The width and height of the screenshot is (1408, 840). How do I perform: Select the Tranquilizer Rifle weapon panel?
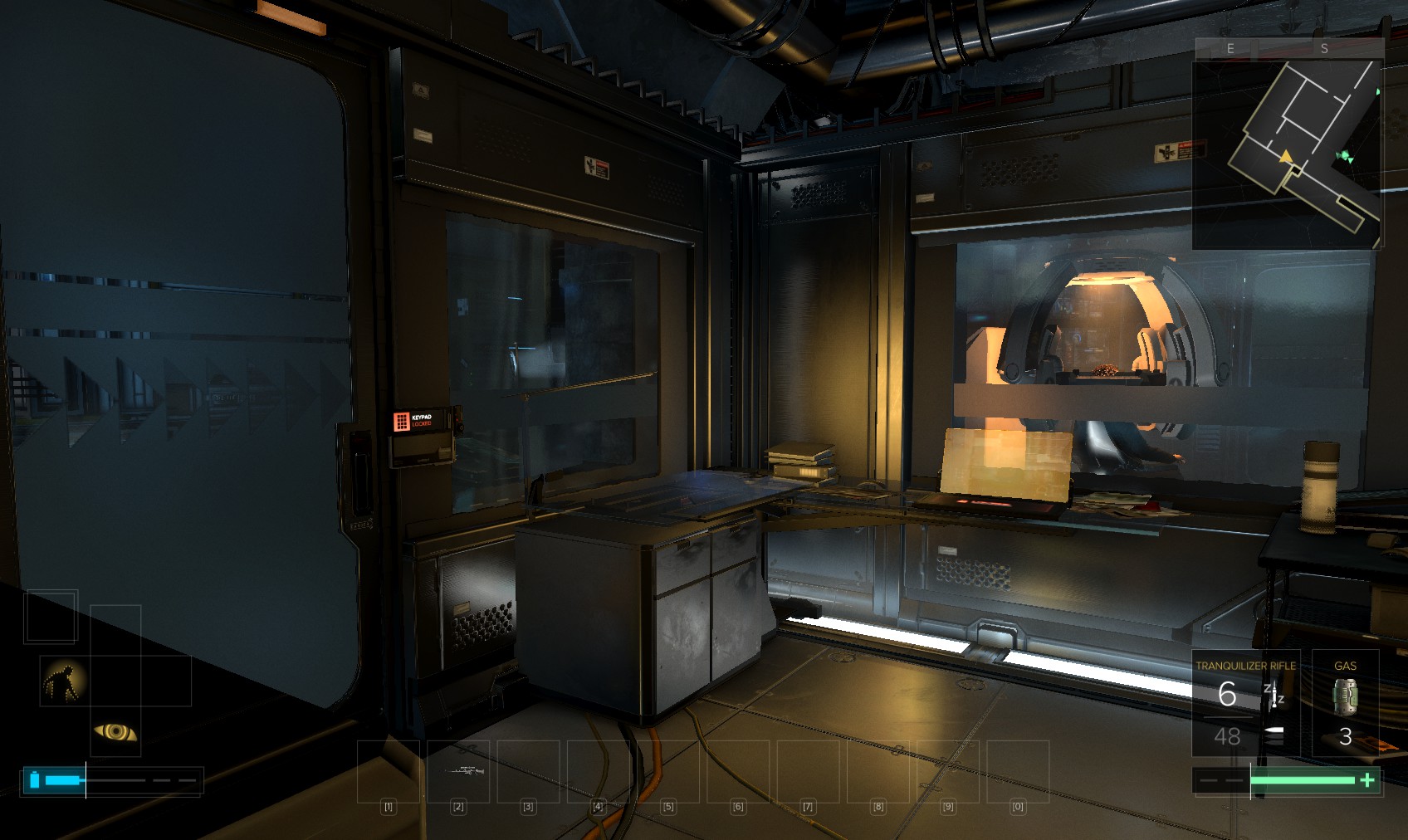(1245, 702)
